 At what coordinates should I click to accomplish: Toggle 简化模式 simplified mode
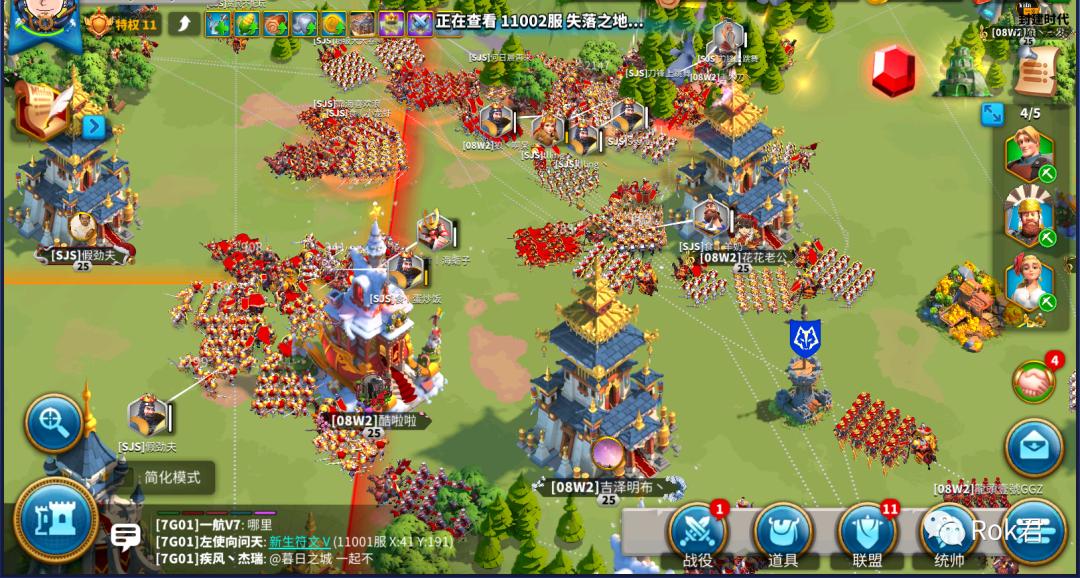[x=172, y=478]
